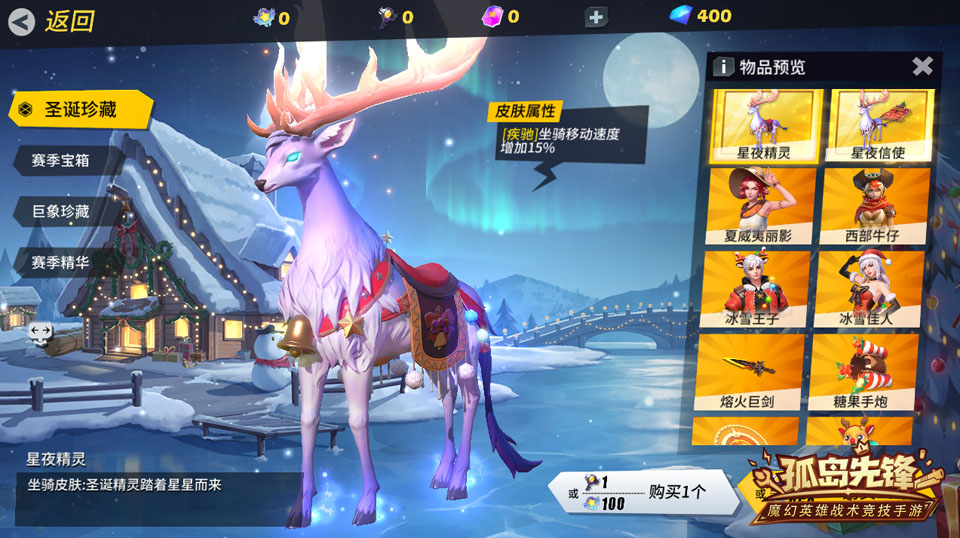This screenshot has height=538, width=960.
Task: Toggle the model view arrows icon
Action: pos(40,331)
